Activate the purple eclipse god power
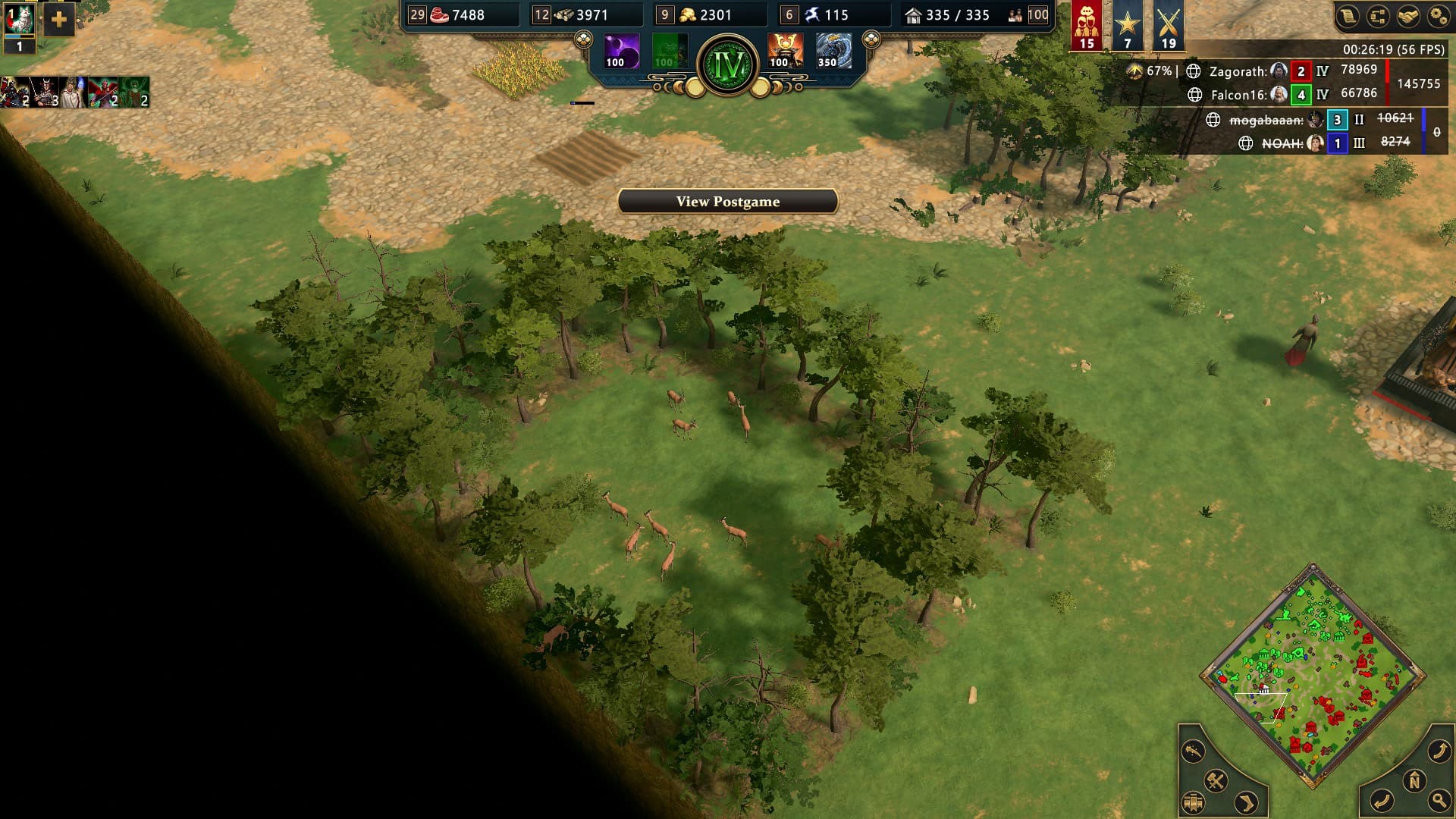The image size is (1456, 819). (x=621, y=52)
